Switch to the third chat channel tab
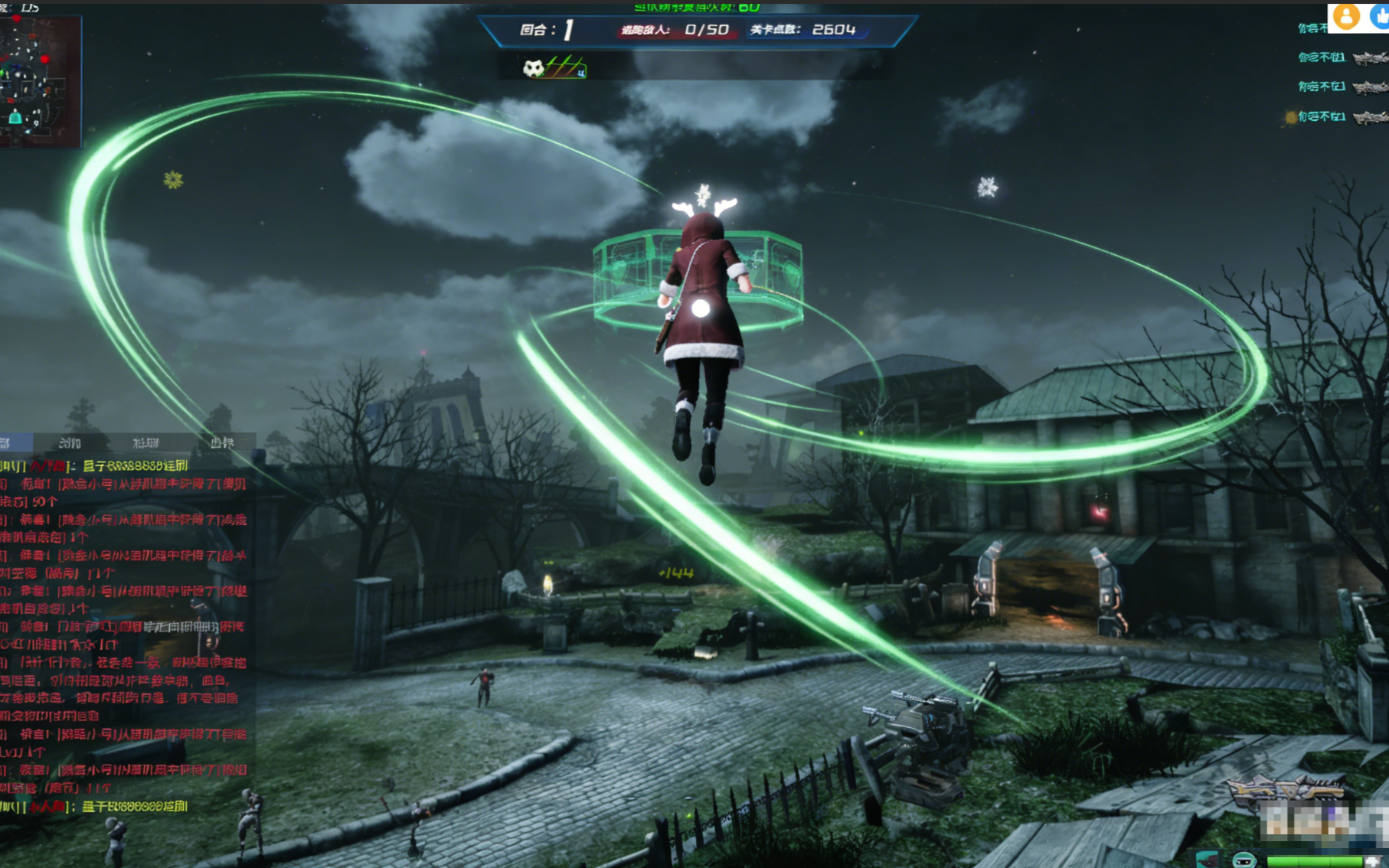Viewport: 1389px width, 868px height. (x=145, y=442)
